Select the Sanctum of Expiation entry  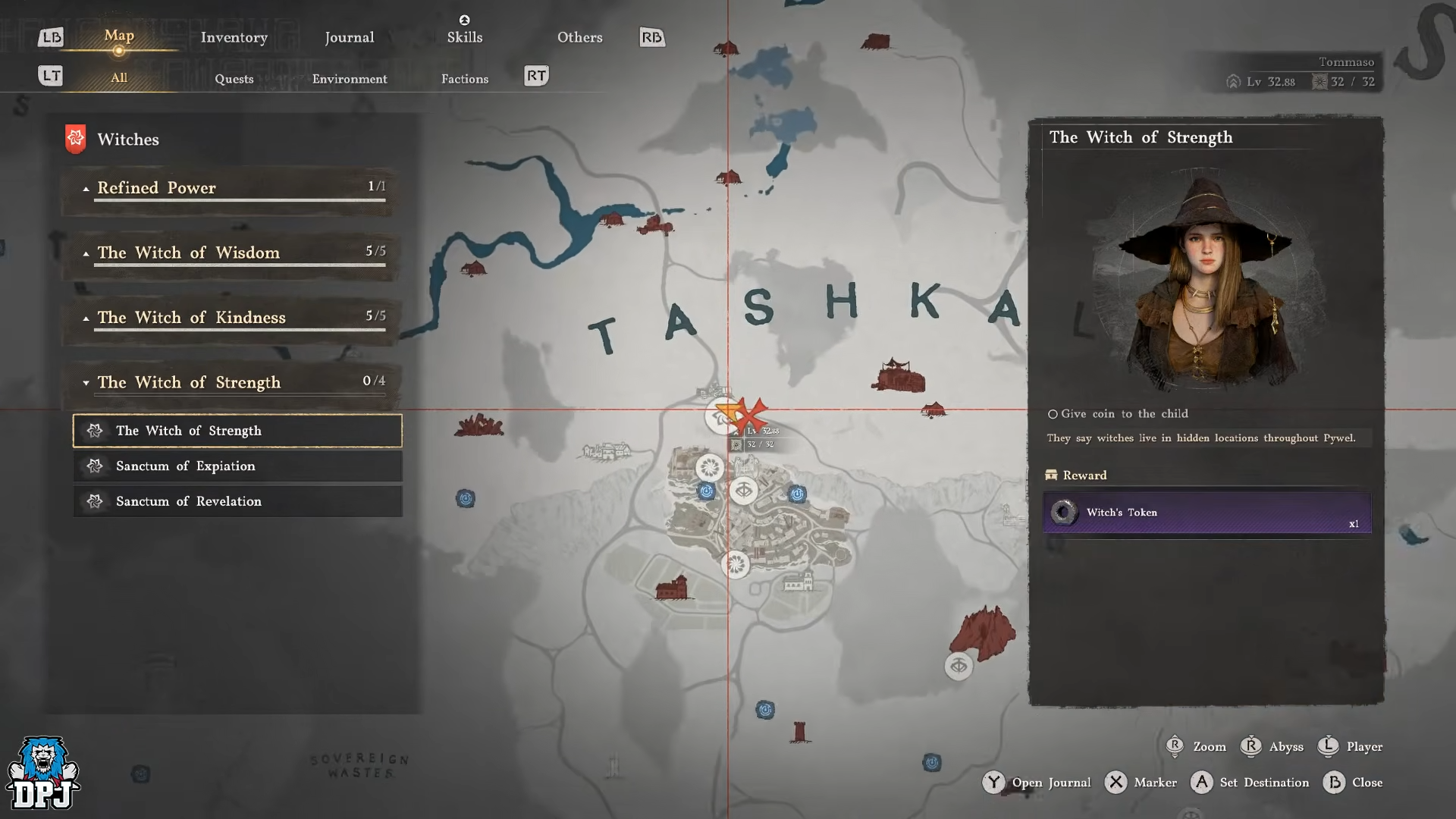237,466
